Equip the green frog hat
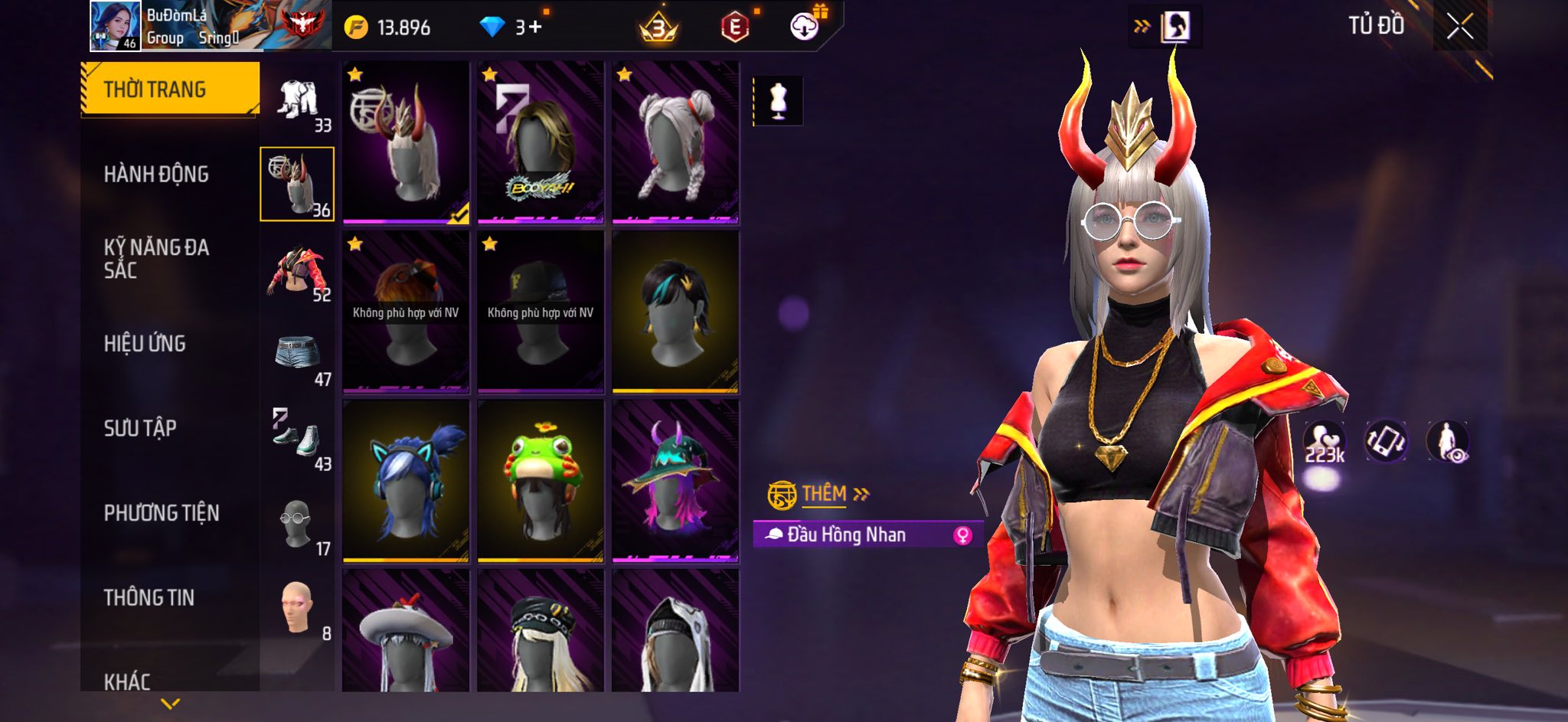 coord(541,481)
